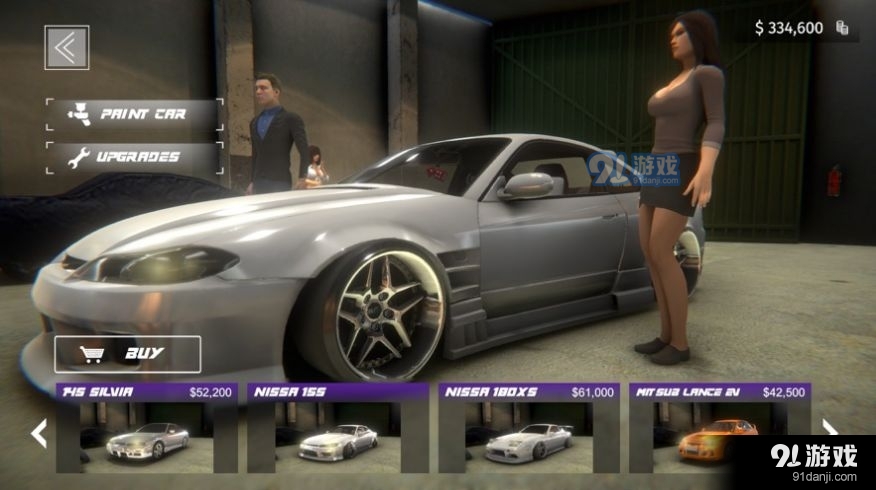
Task: Open the Upgrades menu
Action: point(134,157)
